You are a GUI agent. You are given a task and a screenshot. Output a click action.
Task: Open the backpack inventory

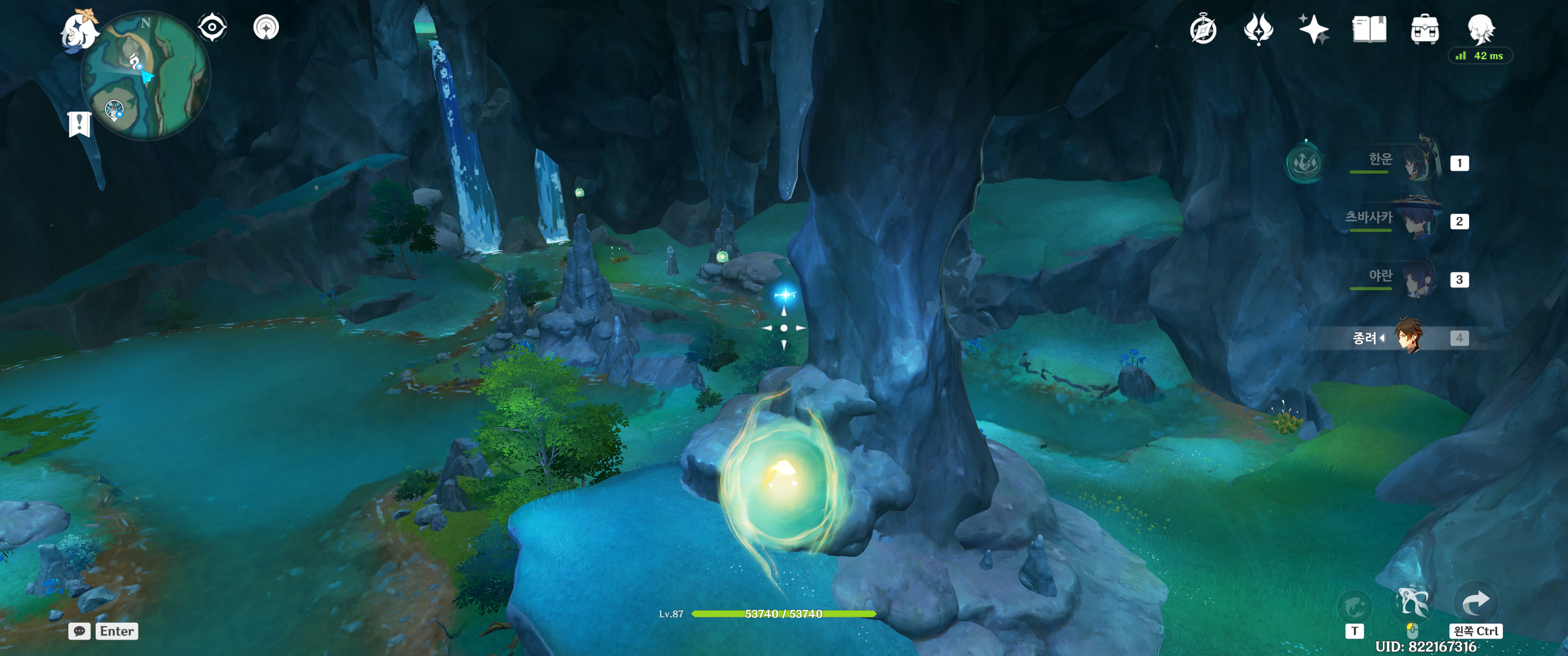click(1424, 29)
